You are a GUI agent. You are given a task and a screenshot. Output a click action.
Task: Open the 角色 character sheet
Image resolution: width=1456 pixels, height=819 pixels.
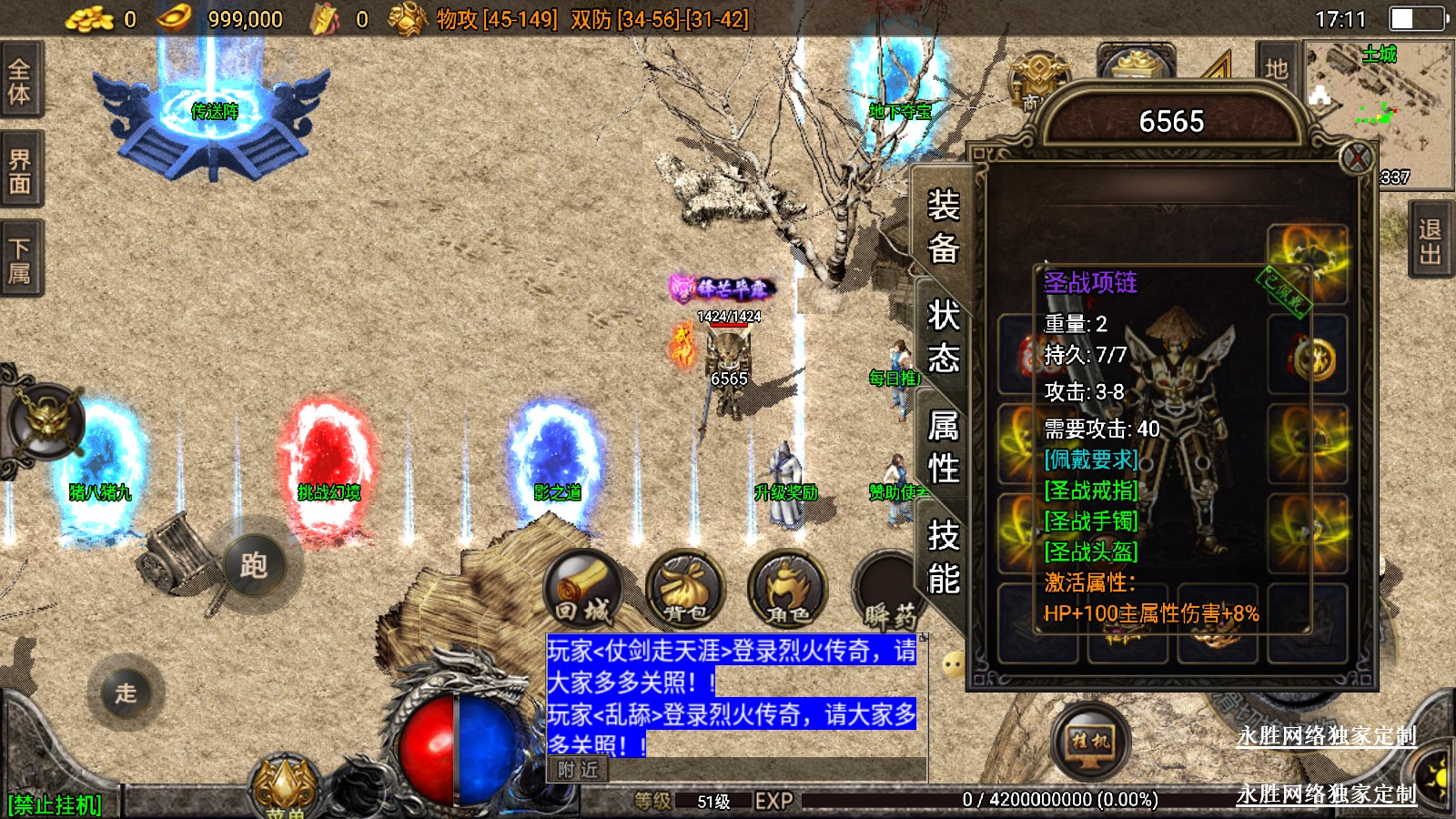[787, 591]
